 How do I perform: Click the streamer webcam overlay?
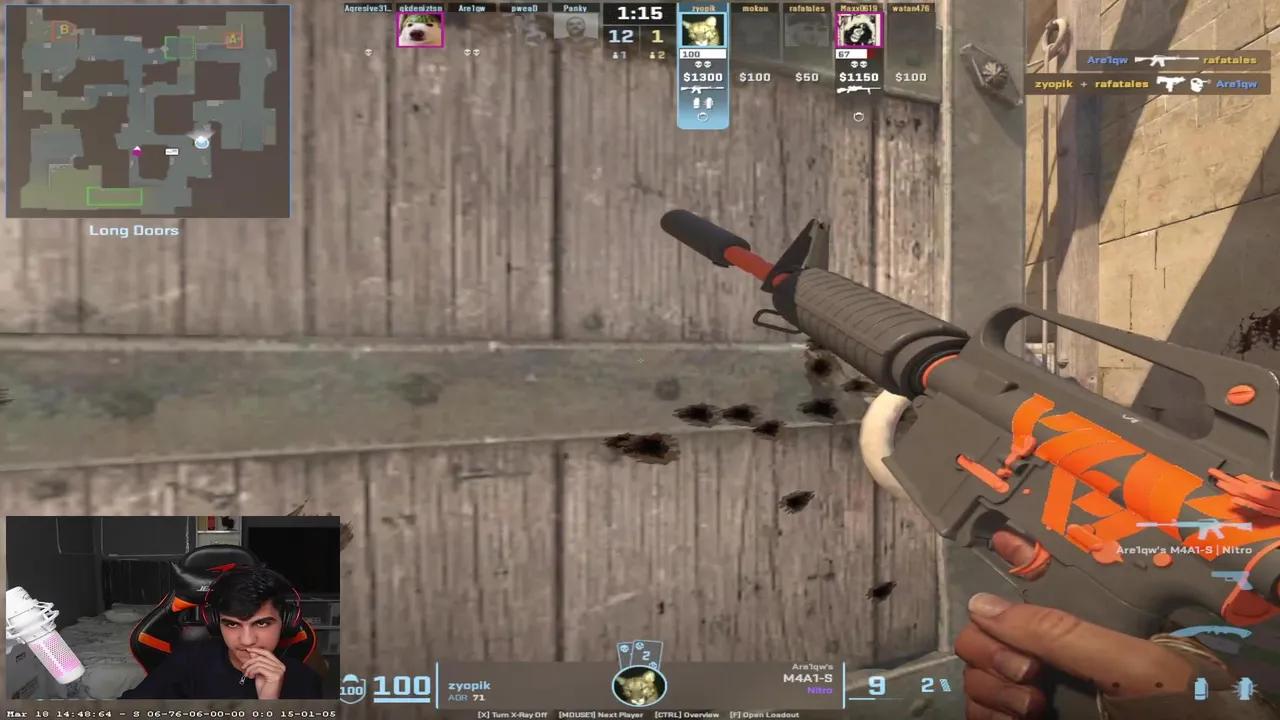pyautogui.click(x=170, y=610)
